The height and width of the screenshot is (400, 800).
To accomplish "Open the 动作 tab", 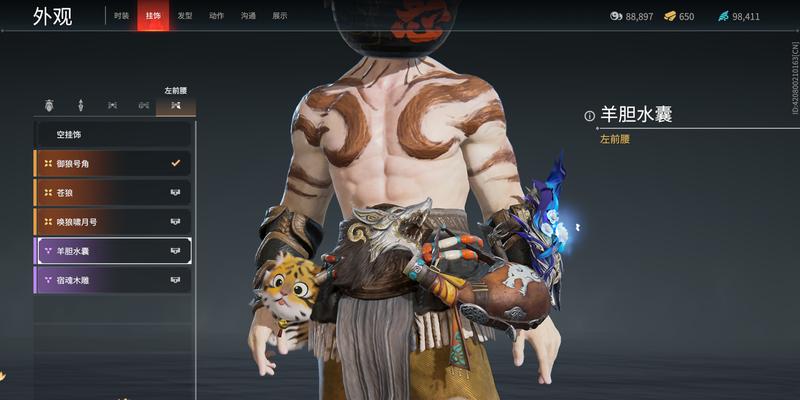I will pyautogui.click(x=216, y=17).
